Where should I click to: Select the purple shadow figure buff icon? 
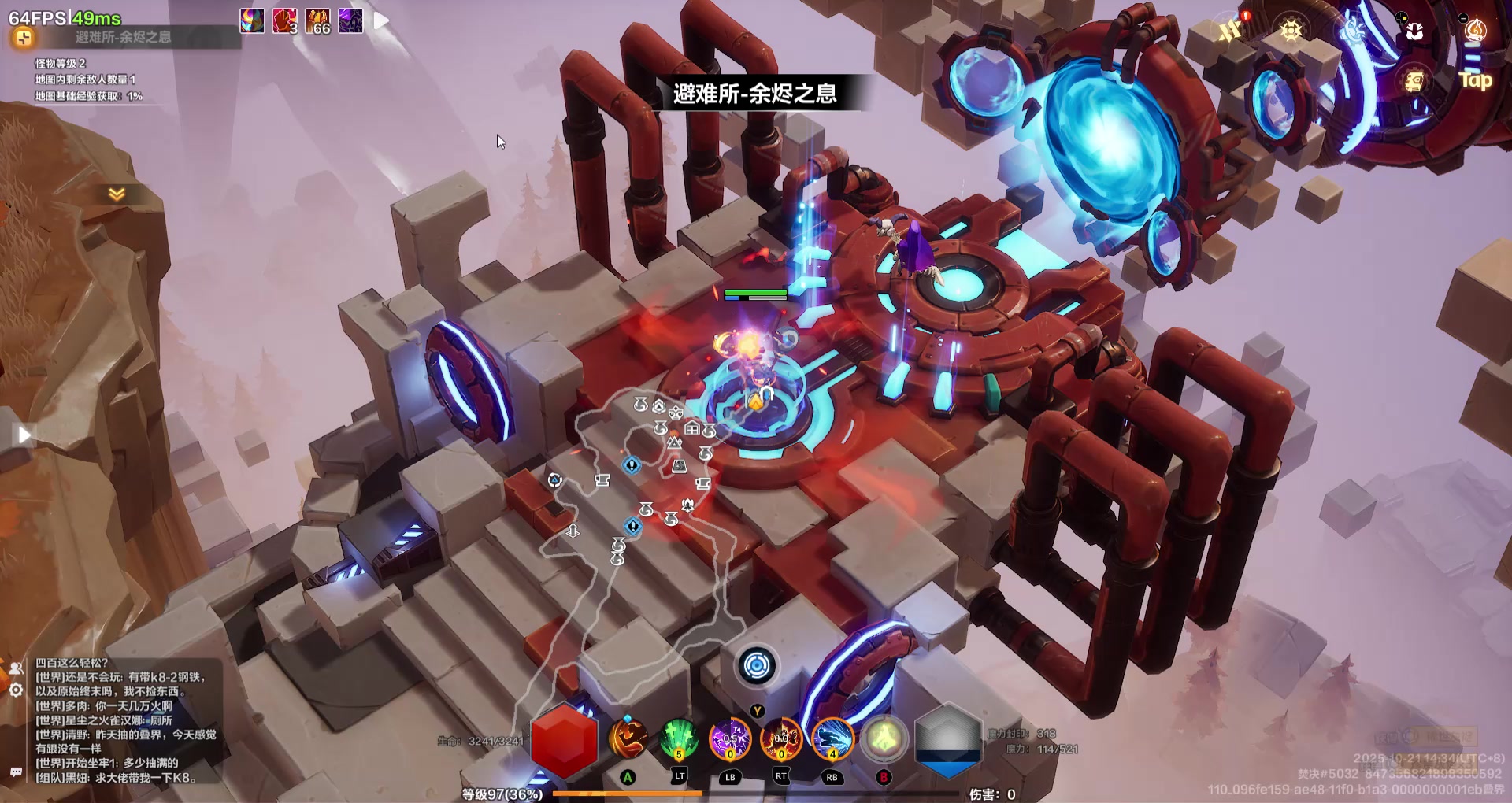[350, 20]
